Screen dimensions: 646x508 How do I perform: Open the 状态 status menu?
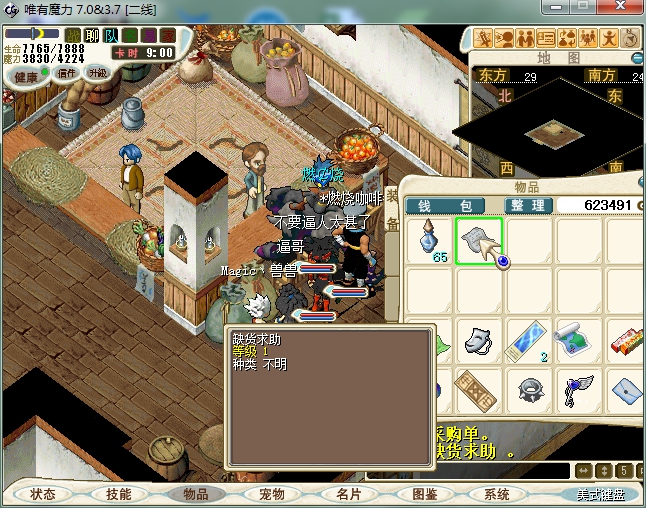[x=43, y=494]
